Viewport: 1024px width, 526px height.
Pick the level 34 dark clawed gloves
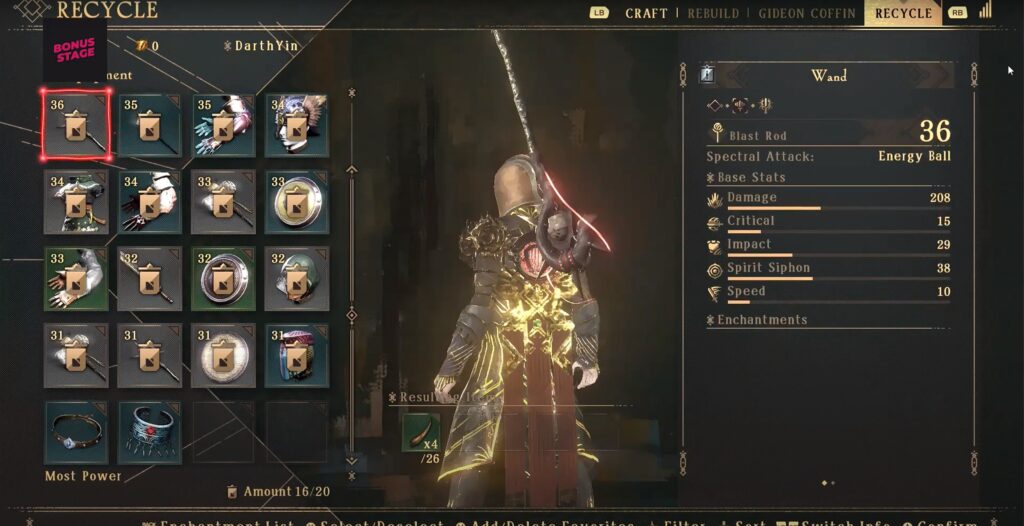point(149,202)
